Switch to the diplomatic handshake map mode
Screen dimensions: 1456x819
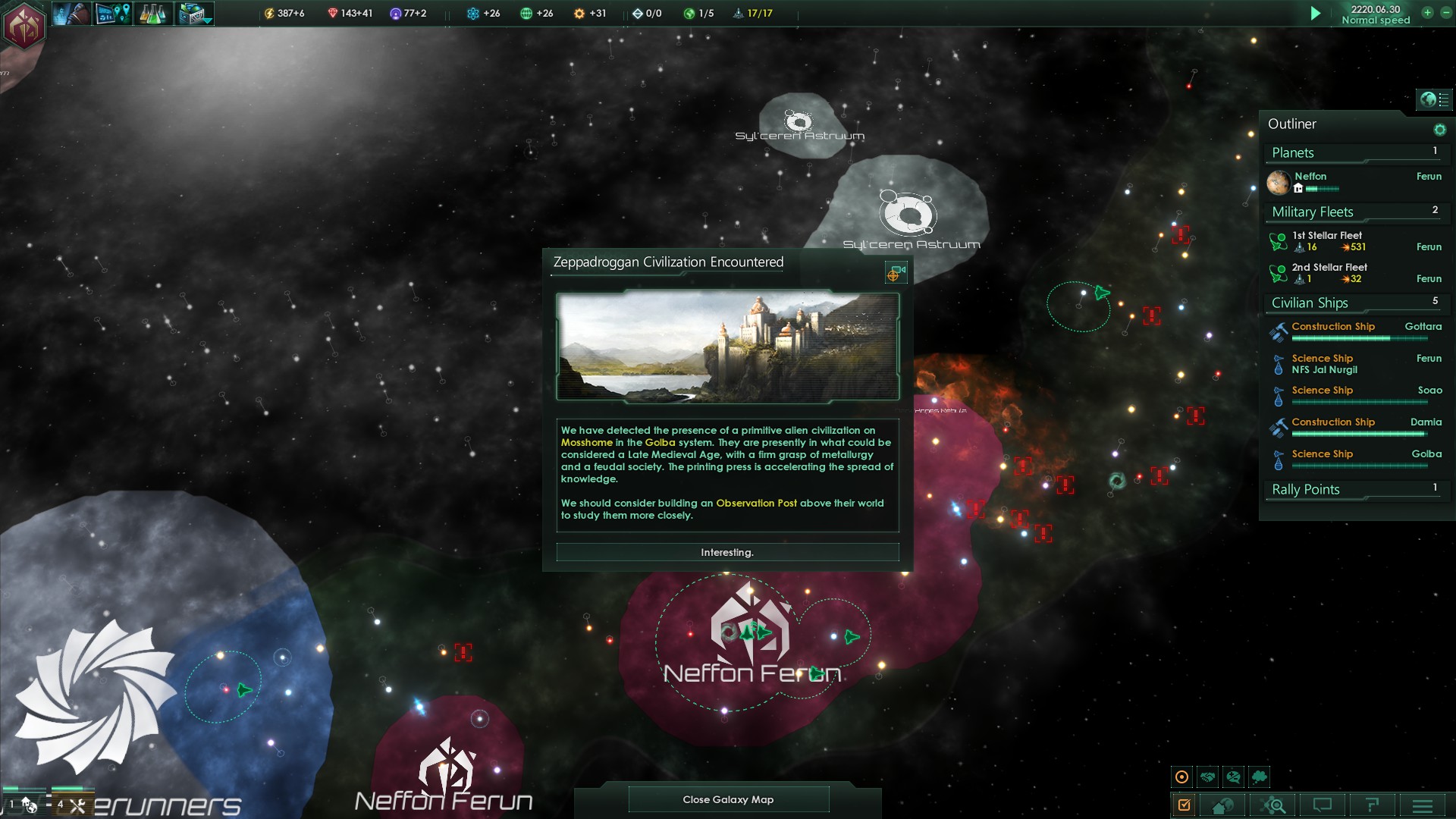(x=1208, y=777)
